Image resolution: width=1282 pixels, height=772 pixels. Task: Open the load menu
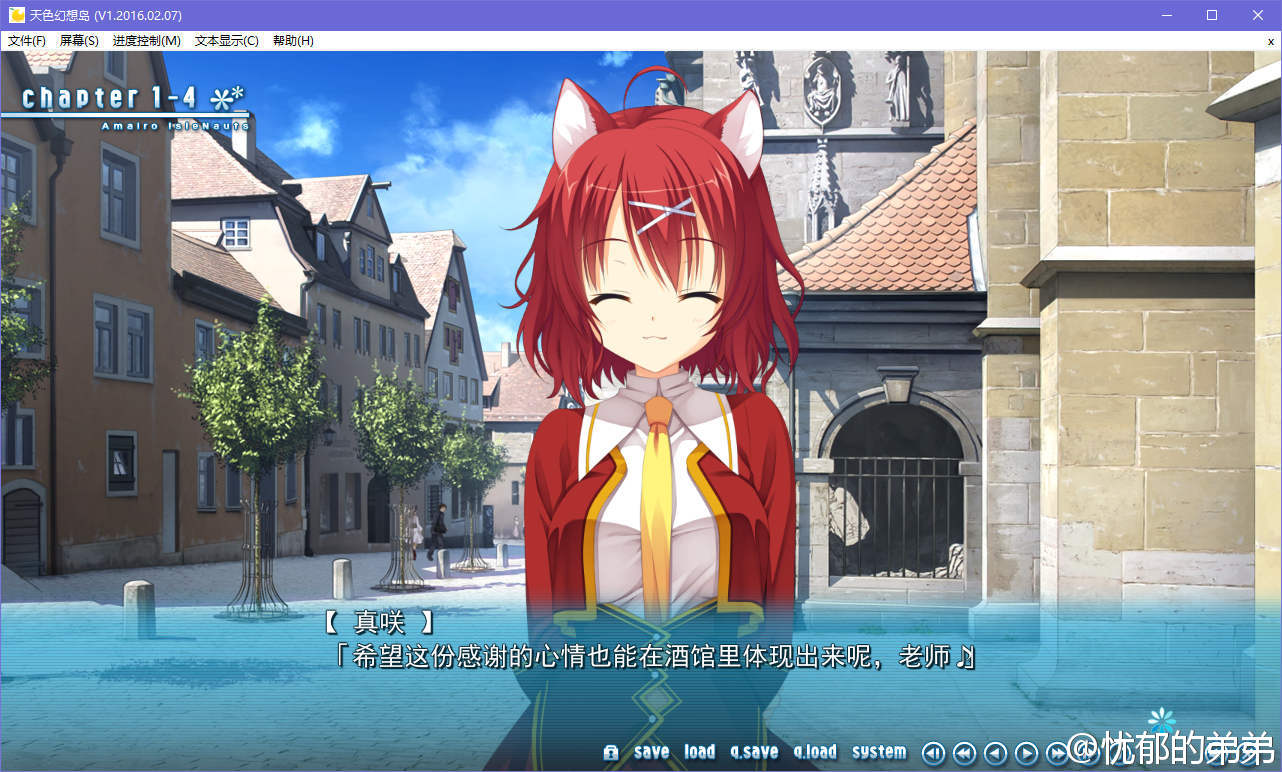(x=699, y=752)
